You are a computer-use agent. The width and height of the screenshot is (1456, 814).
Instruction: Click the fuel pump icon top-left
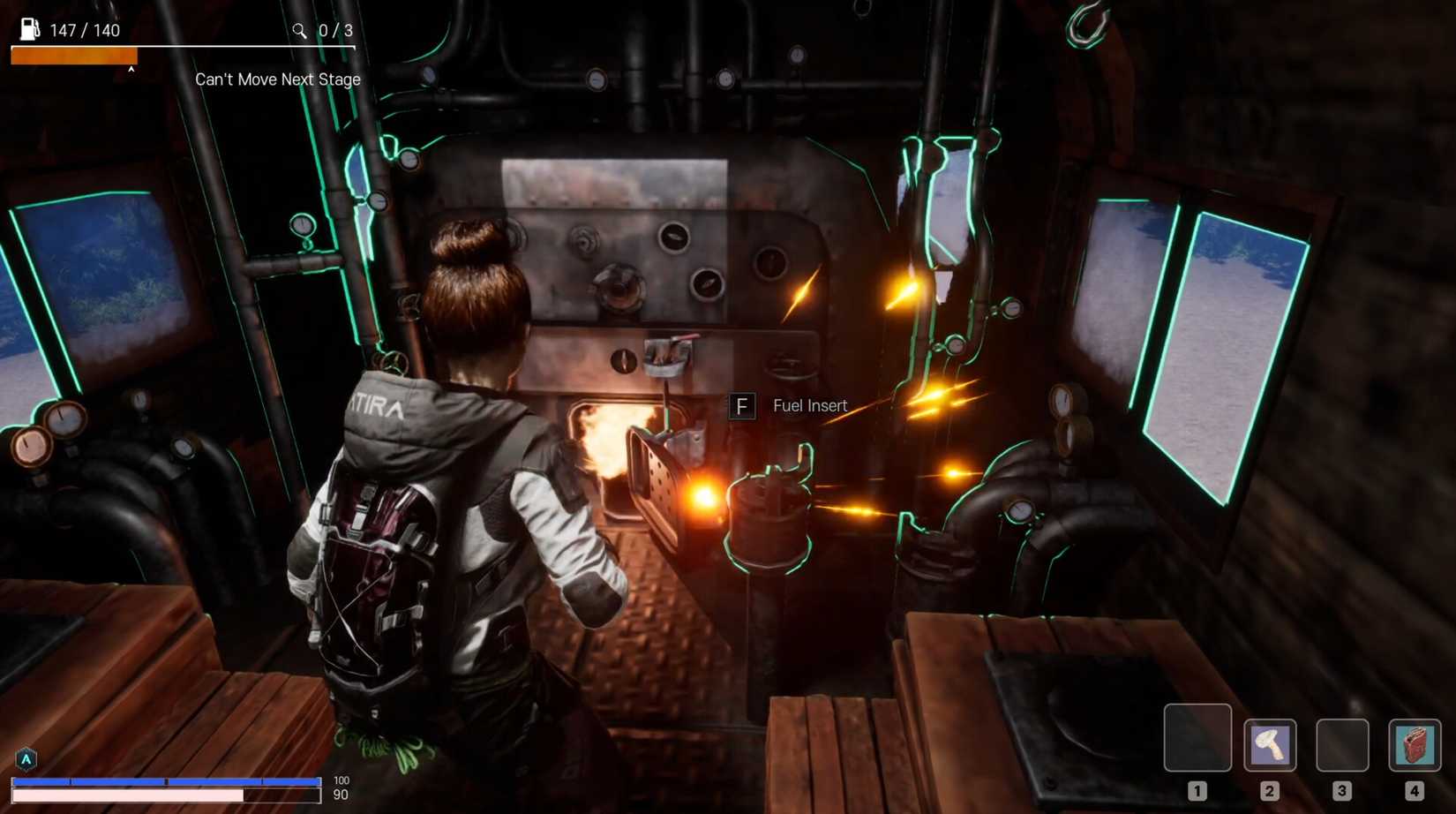28,28
